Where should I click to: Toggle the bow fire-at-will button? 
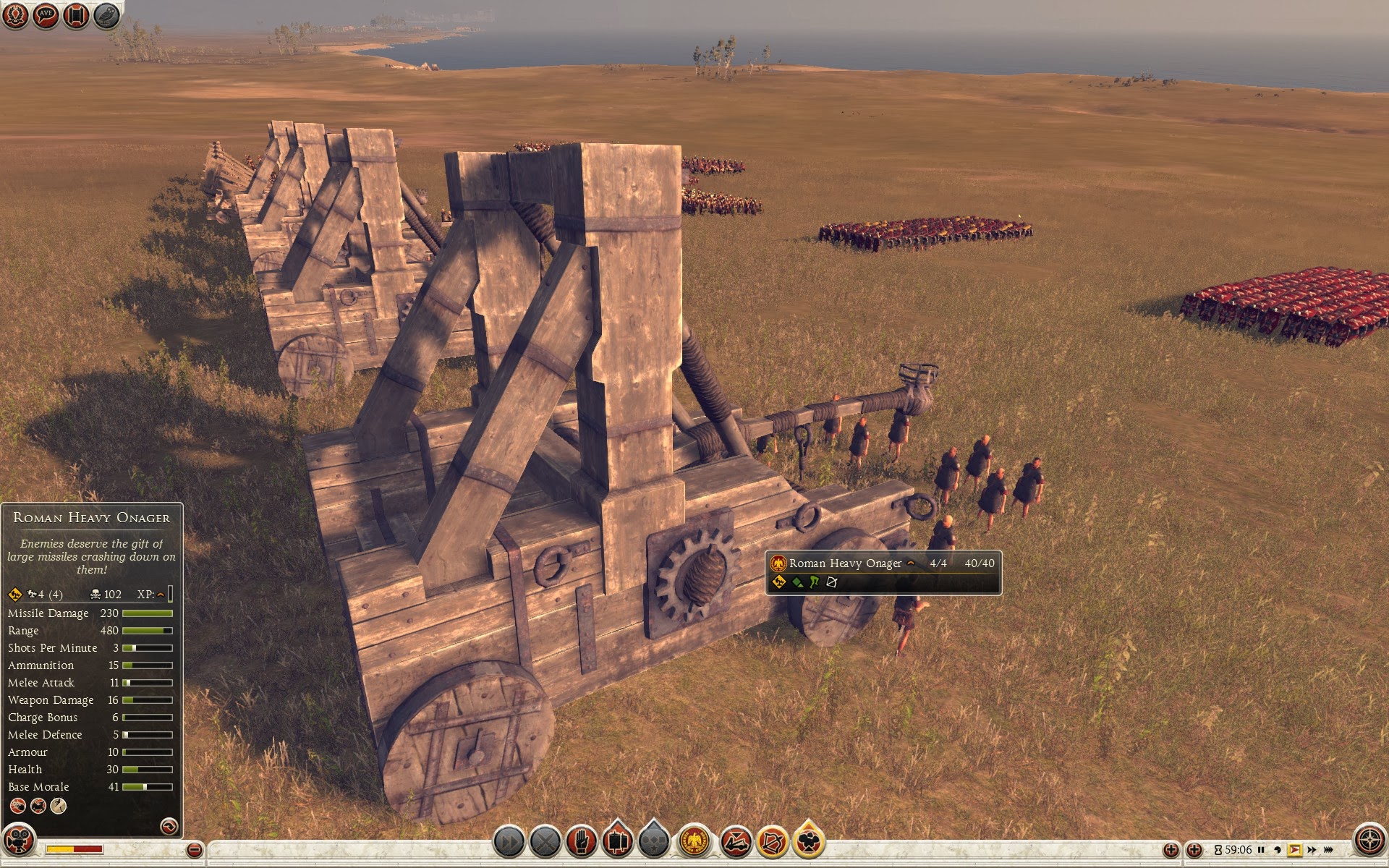coord(772,842)
